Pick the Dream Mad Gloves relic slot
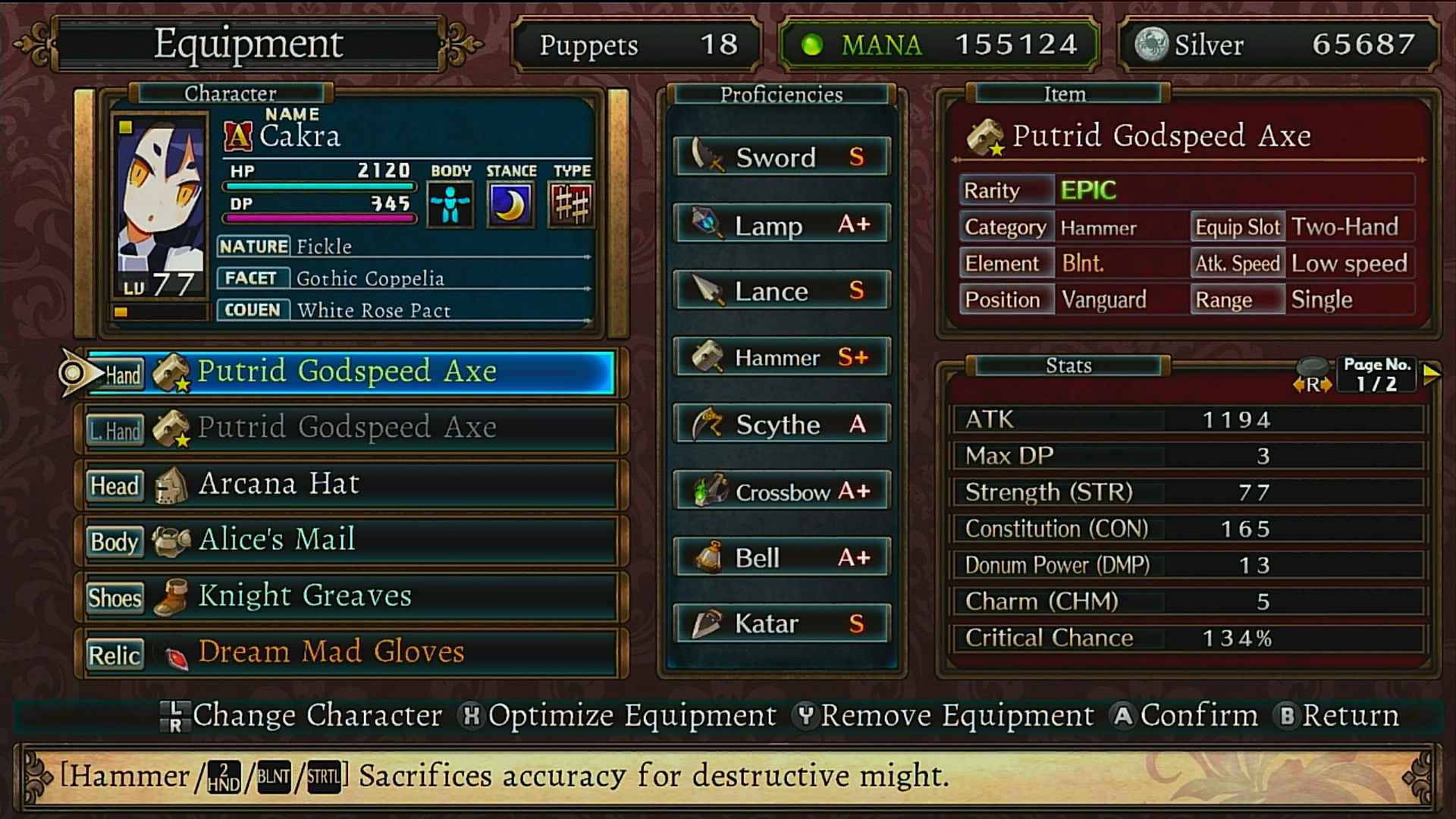The image size is (1456, 819). click(x=350, y=653)
